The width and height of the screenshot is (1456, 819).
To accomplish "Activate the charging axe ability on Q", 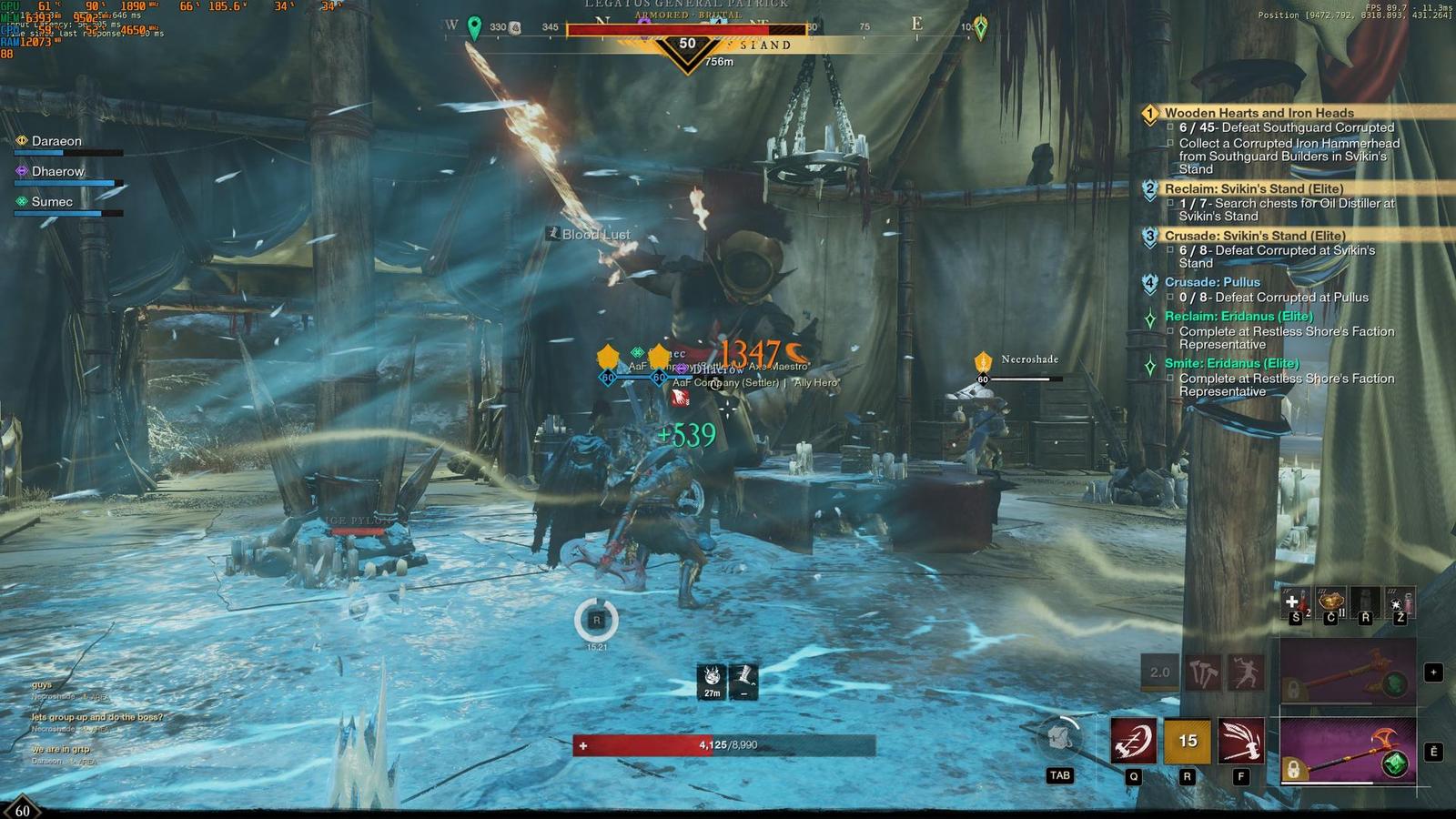I will (x=1133, y=741).
